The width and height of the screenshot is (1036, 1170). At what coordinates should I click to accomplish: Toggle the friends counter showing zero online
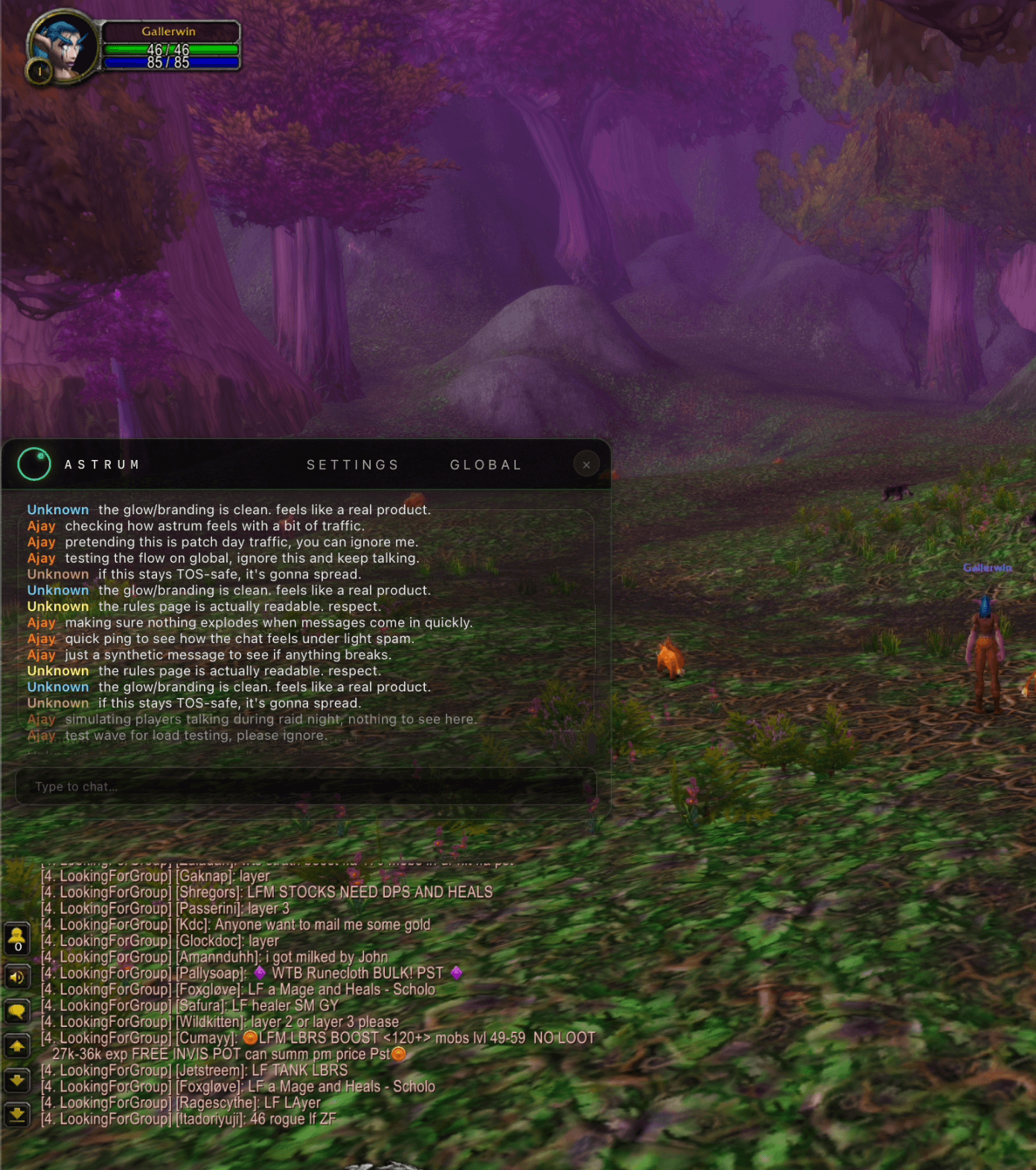point(17,937)
